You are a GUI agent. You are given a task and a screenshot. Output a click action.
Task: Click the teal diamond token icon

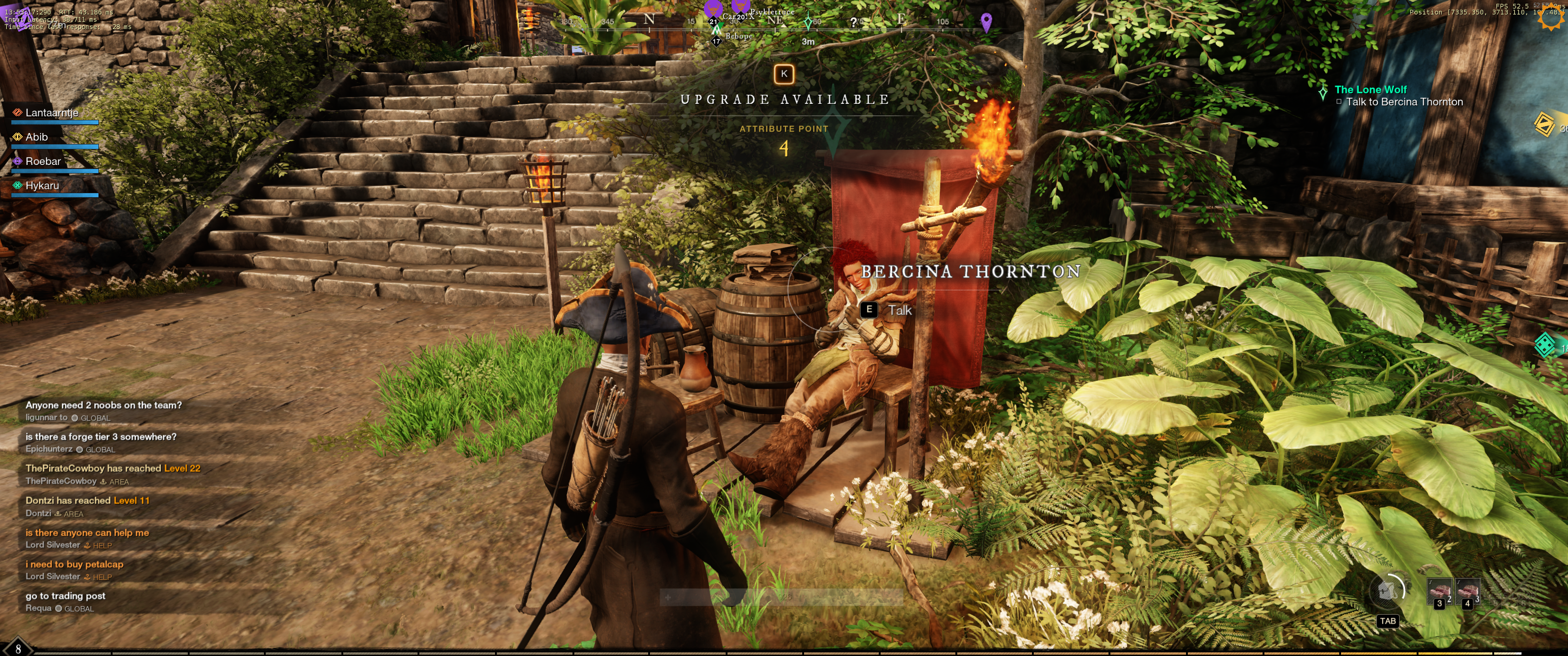(x=1545, y=345)
